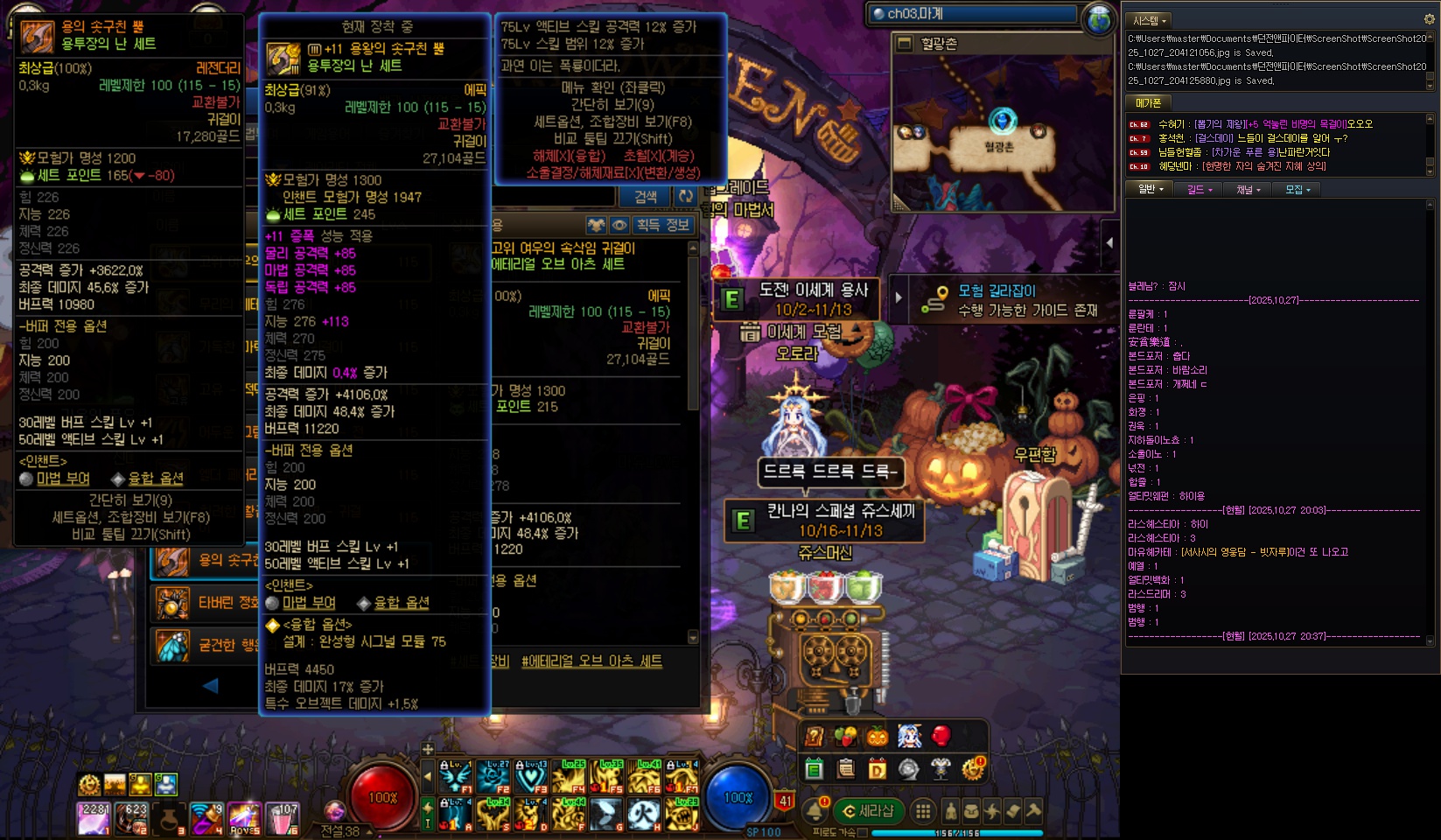The height and width of the screenshot is (840, 1441).
Task: Go to previous page with blue left arrow
Action: [210, 686]
